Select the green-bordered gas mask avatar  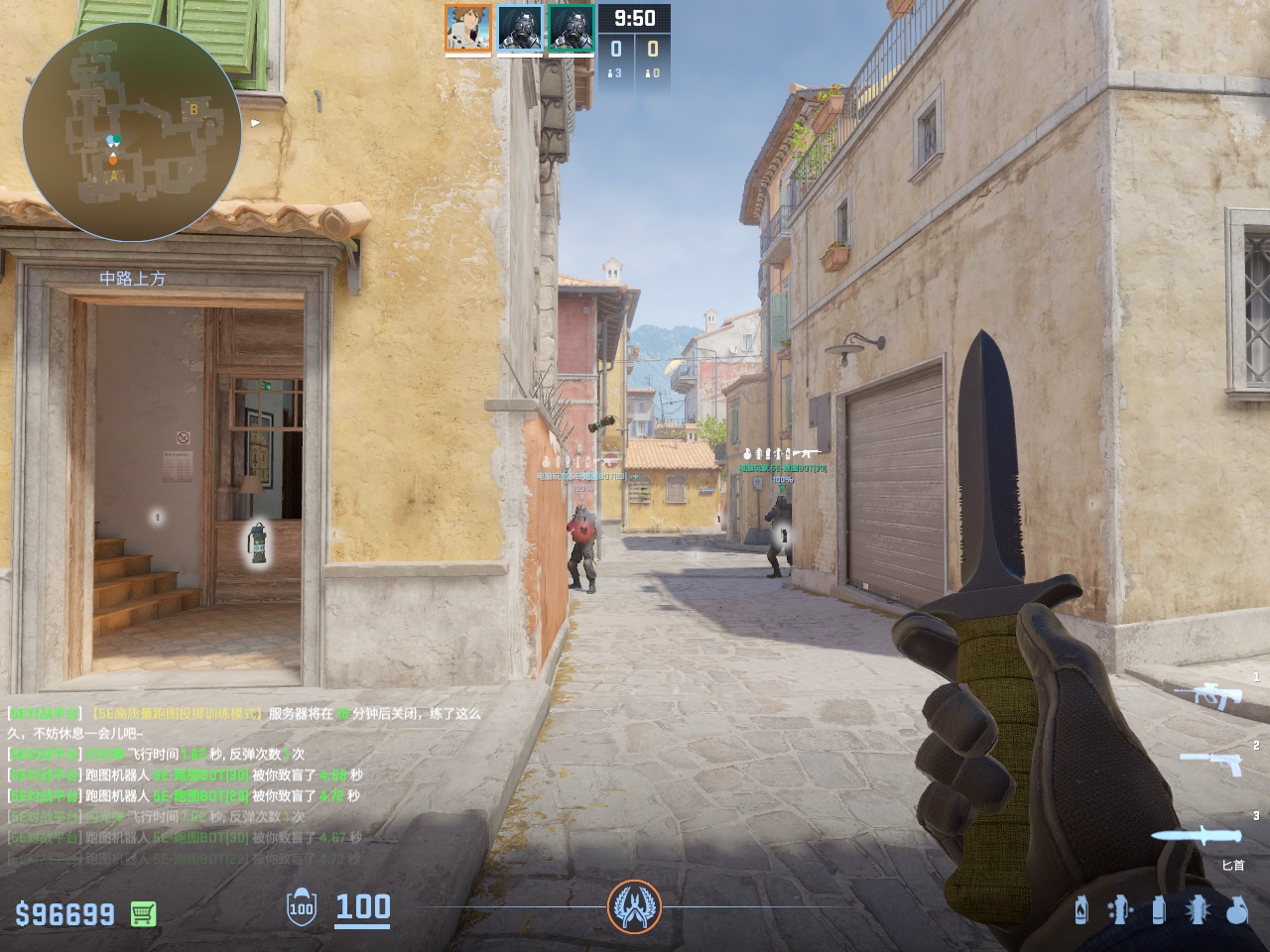[571, 28]
